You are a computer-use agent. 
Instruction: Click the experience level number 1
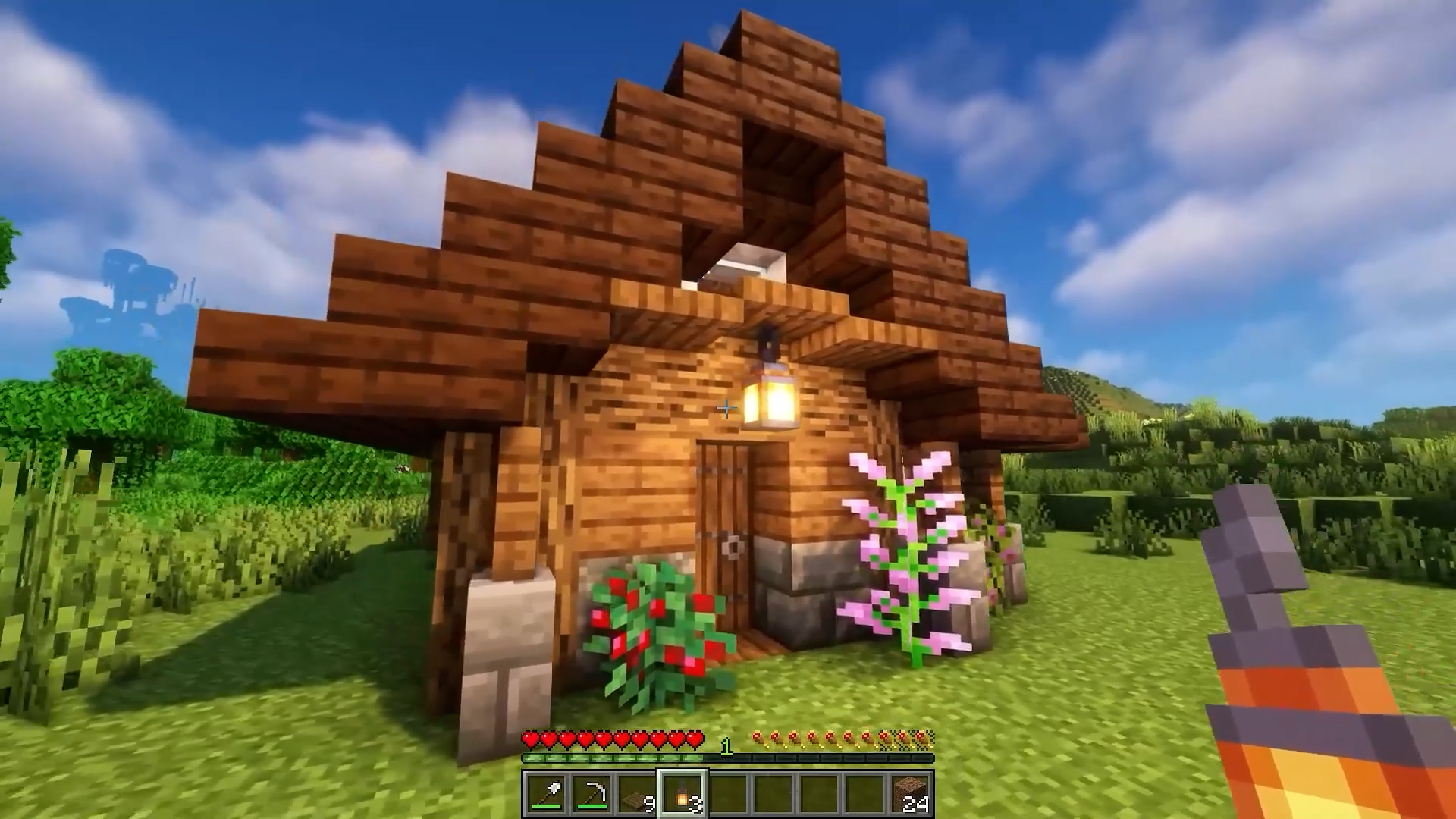tap(727, 745)
